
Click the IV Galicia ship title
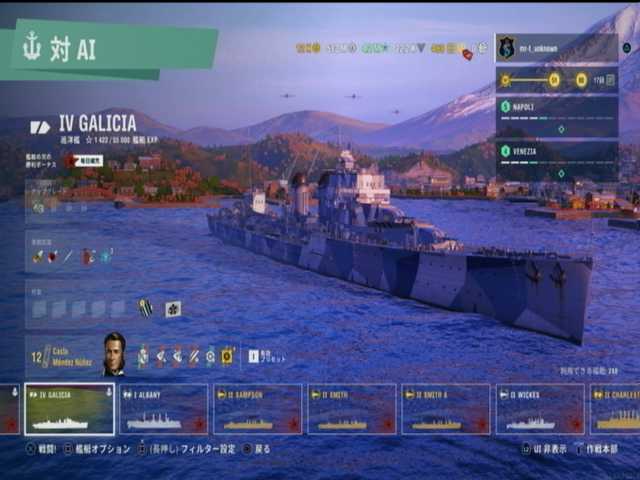click(97, 126)
